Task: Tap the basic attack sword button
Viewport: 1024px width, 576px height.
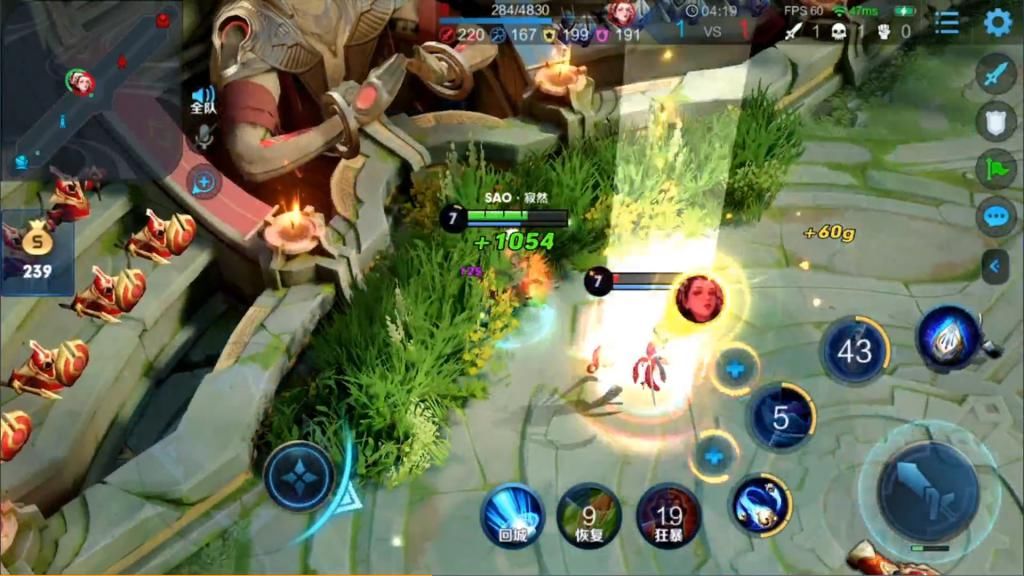Action: pyautogui.click(x=928, y=491)
